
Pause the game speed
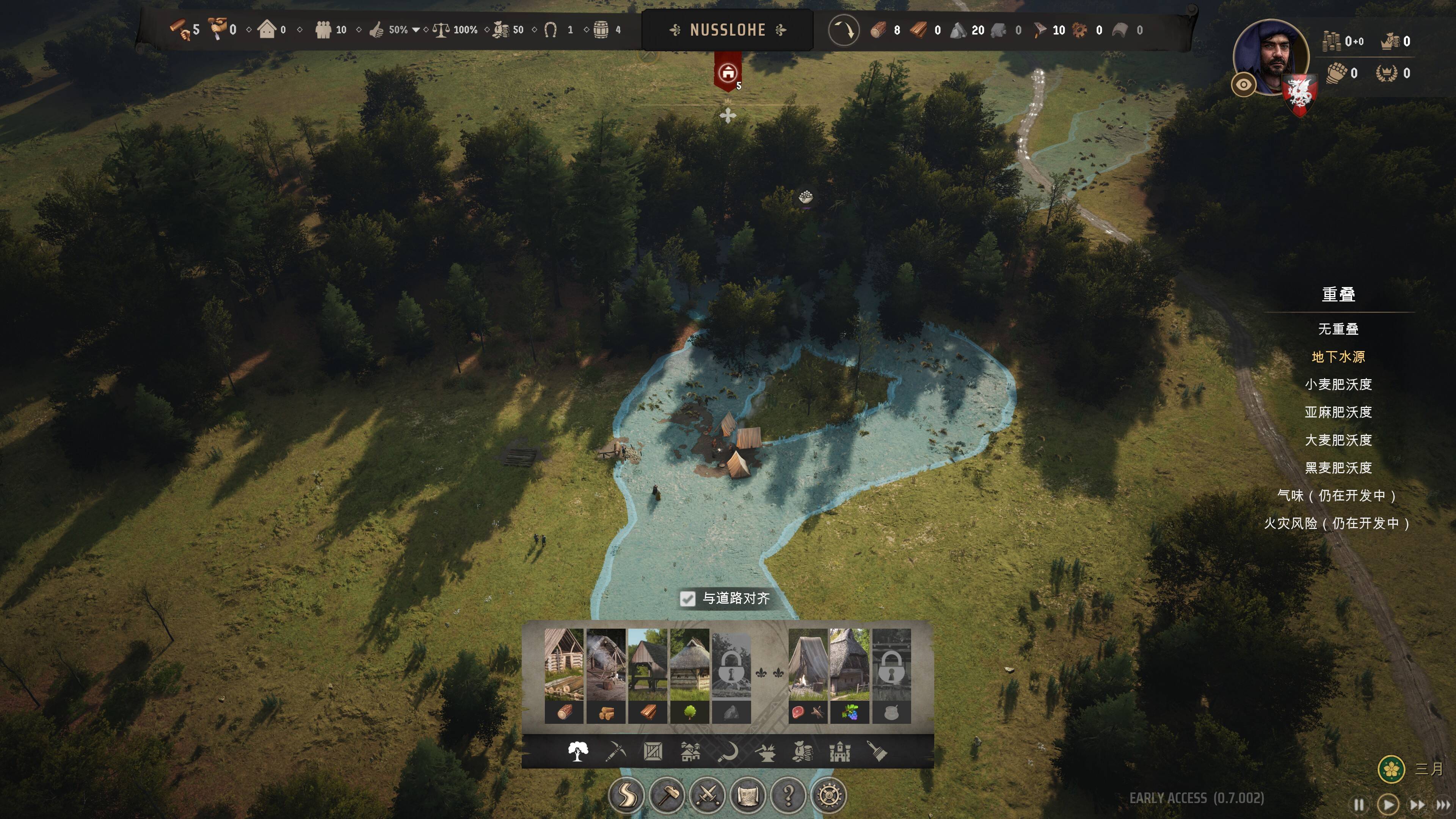[x=1359, y=804]
